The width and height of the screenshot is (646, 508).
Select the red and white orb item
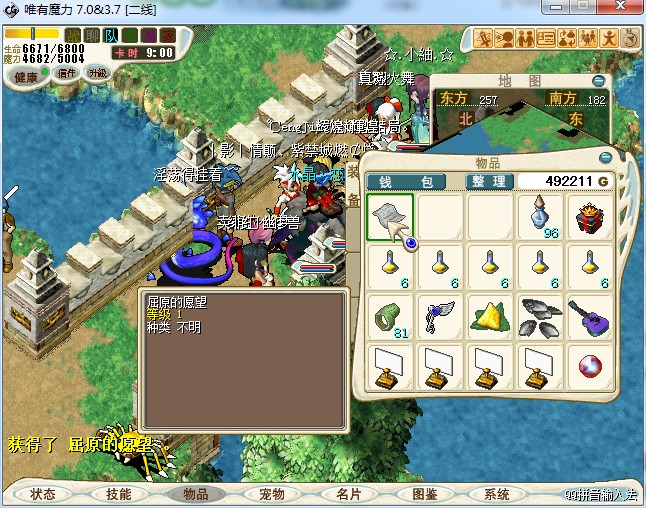click(591, 367)
